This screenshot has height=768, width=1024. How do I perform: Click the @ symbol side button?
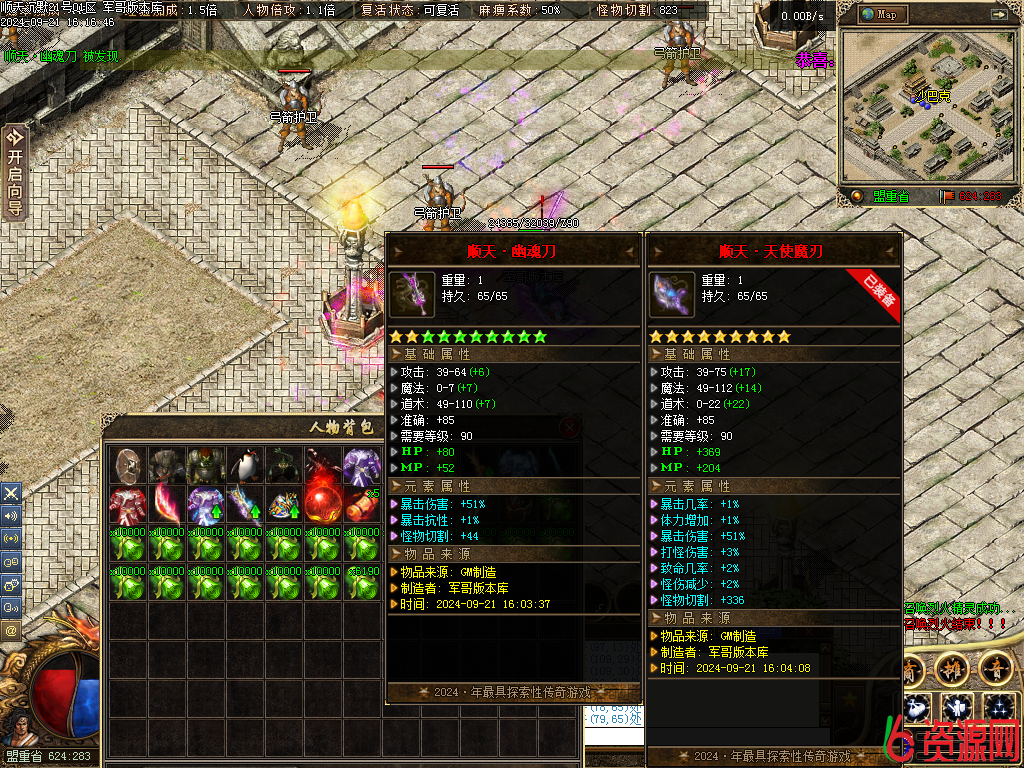click(x=11, y=631)
